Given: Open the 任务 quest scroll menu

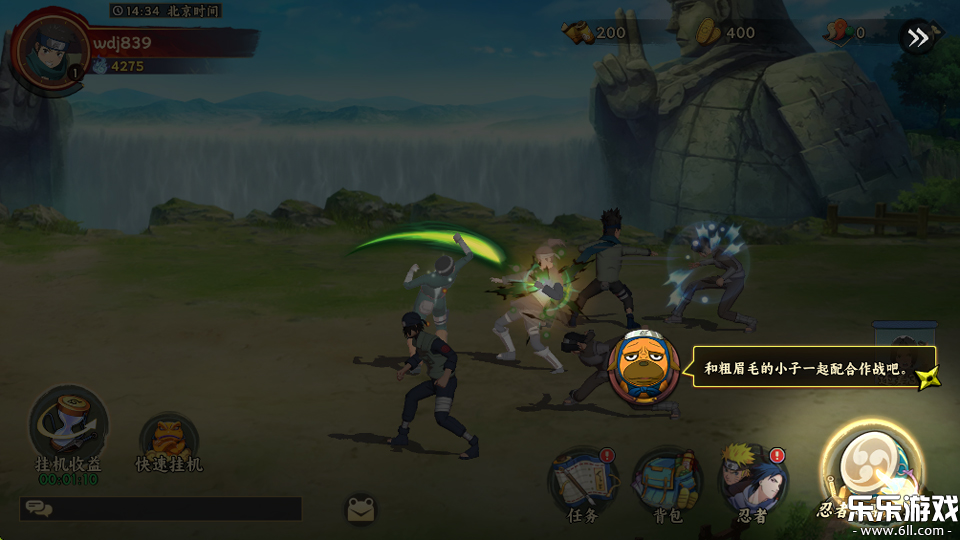Looking at the screenshot, I should pos(582,481).
